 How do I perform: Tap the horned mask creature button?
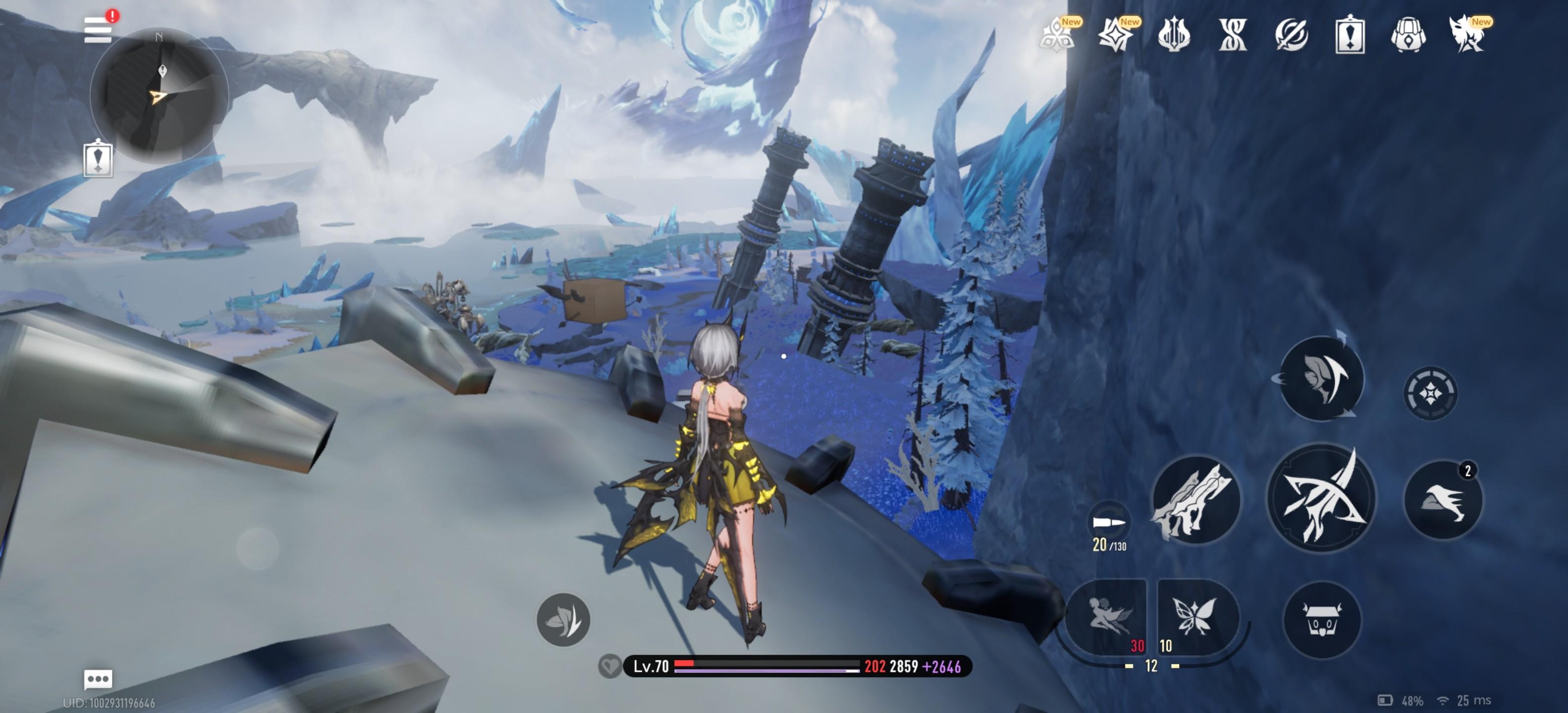[1322, 620]
